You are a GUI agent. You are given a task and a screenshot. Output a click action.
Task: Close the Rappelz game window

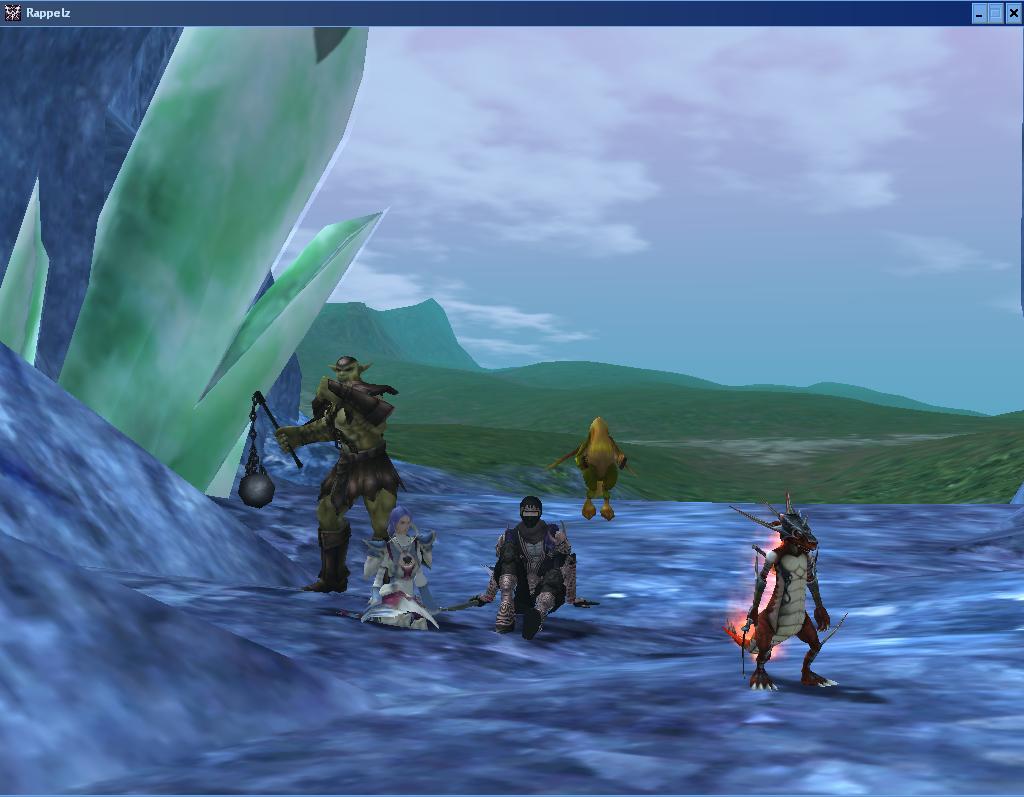pos(1013,13)
